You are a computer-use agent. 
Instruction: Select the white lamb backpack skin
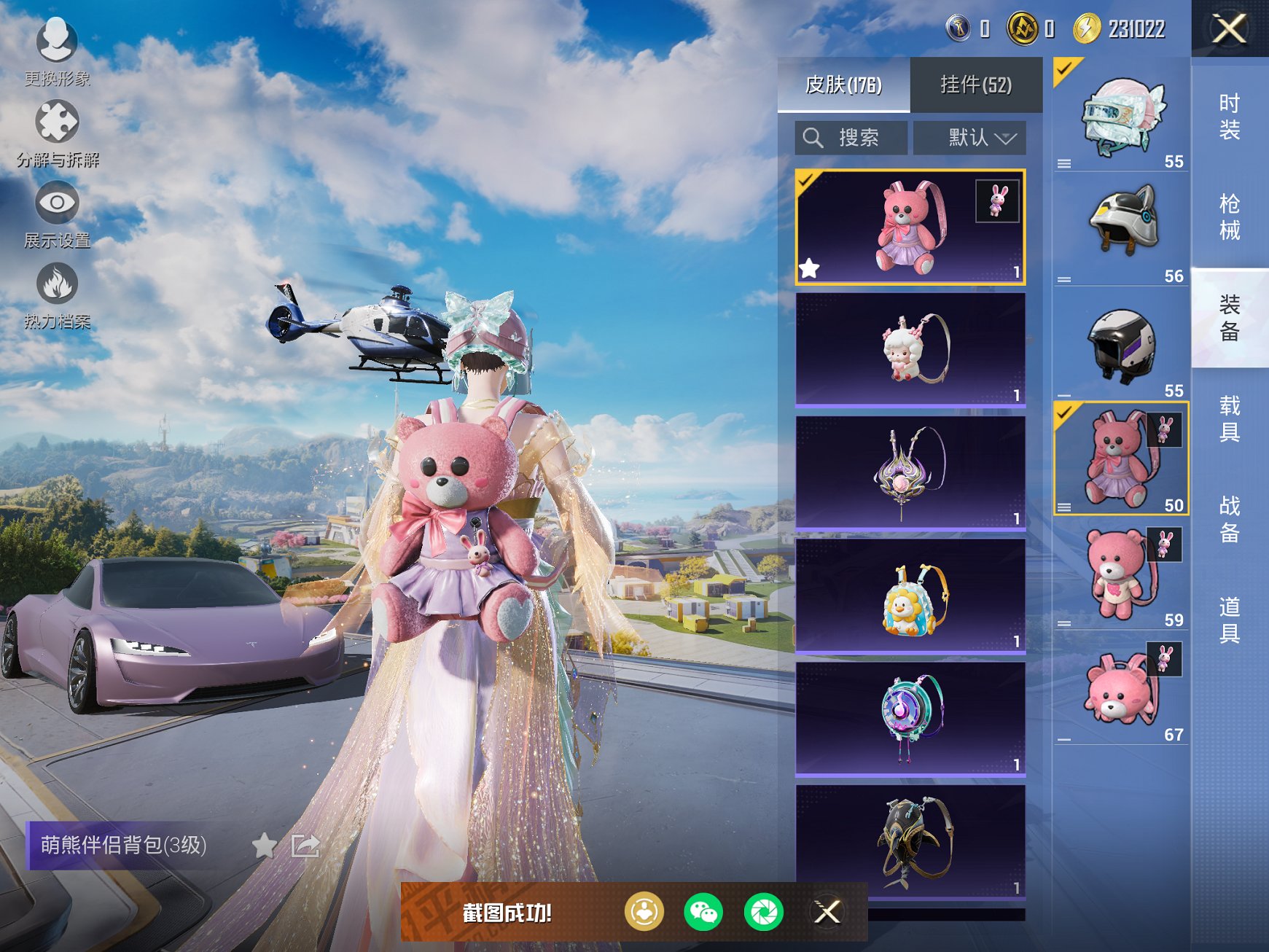click(x=910, y=349)
